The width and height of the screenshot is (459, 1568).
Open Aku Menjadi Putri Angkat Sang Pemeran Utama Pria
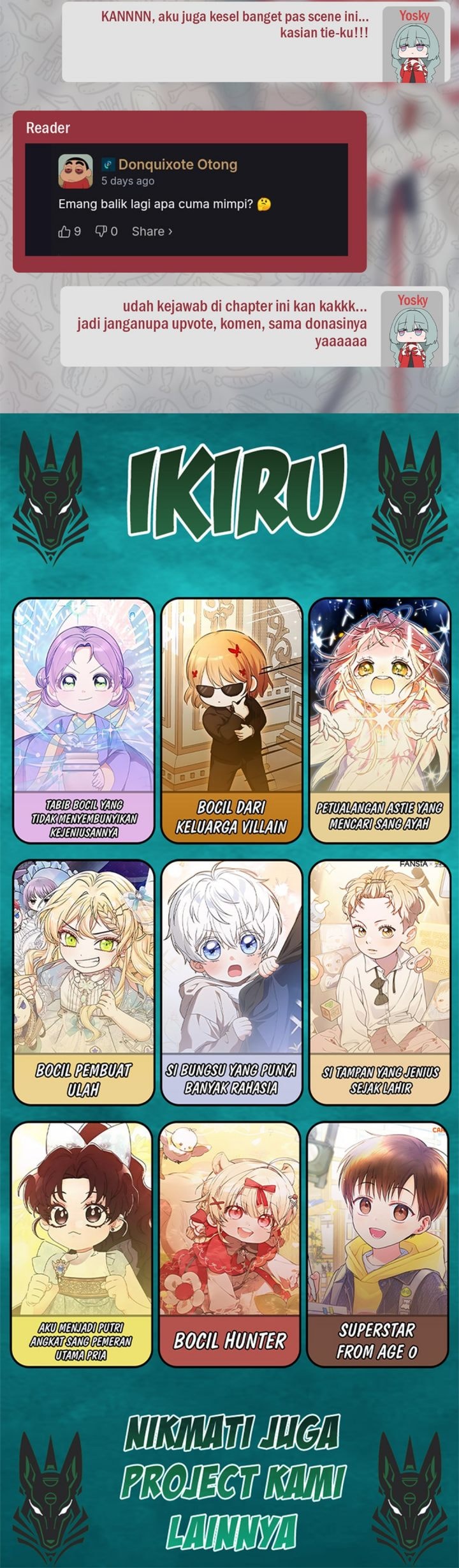coord(82,1244)
